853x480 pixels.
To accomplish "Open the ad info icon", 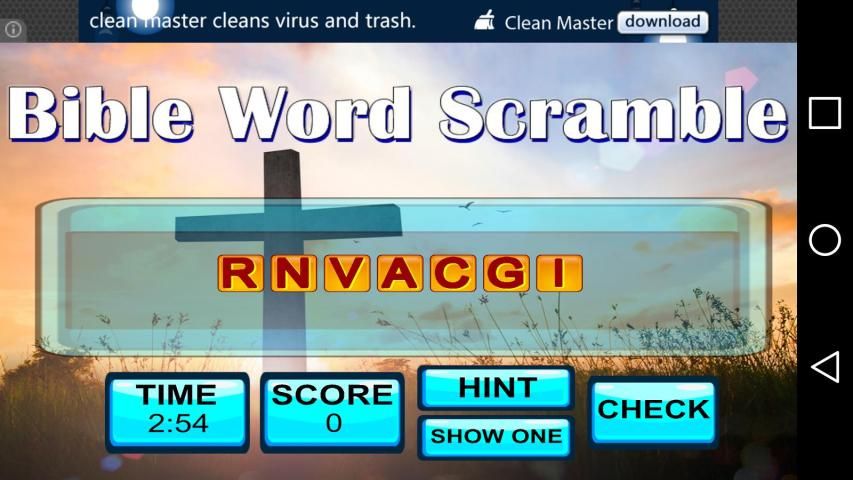I will click(x=14, y=29).
